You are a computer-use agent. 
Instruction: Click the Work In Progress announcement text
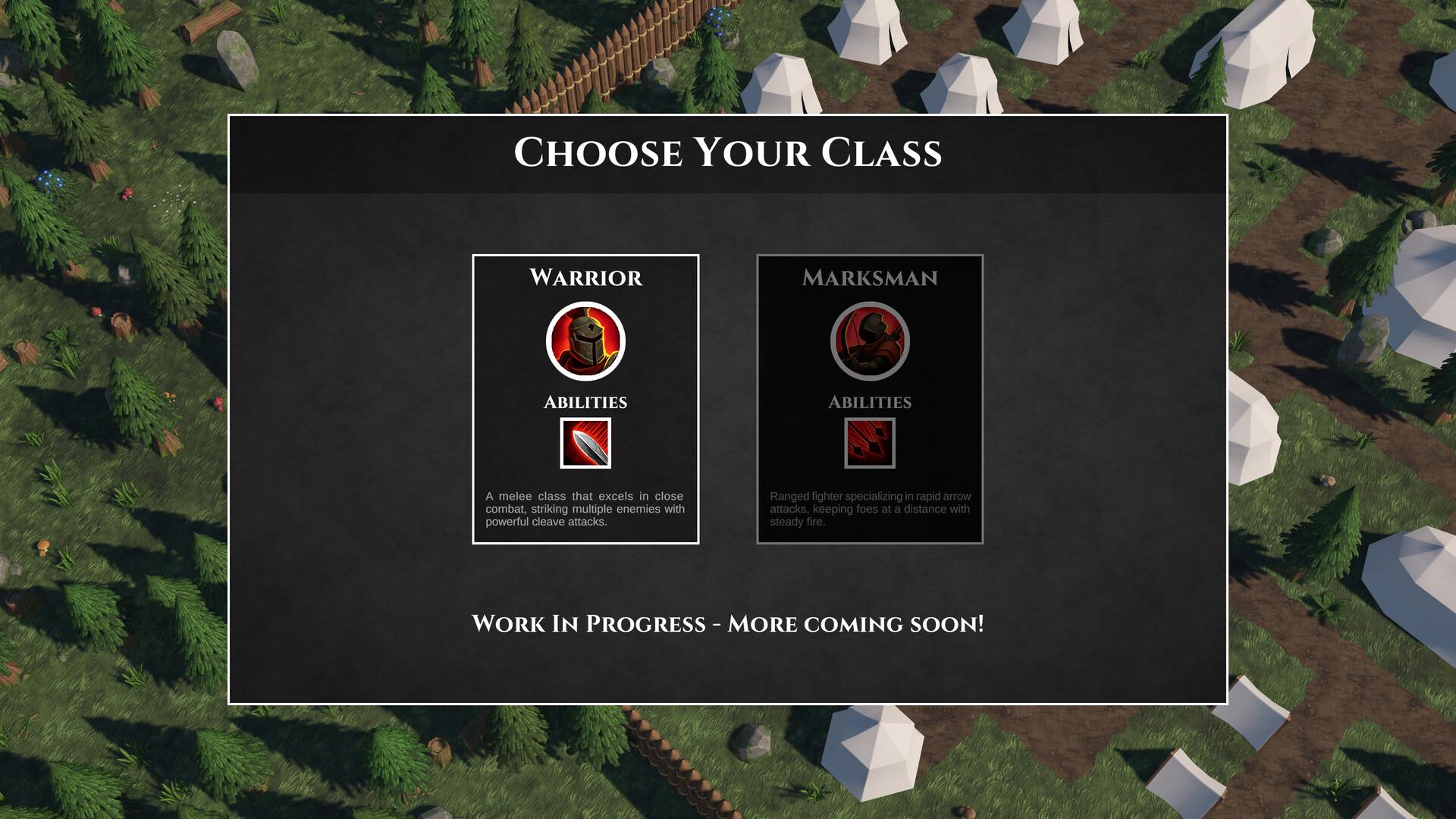[x=727, y=625]
